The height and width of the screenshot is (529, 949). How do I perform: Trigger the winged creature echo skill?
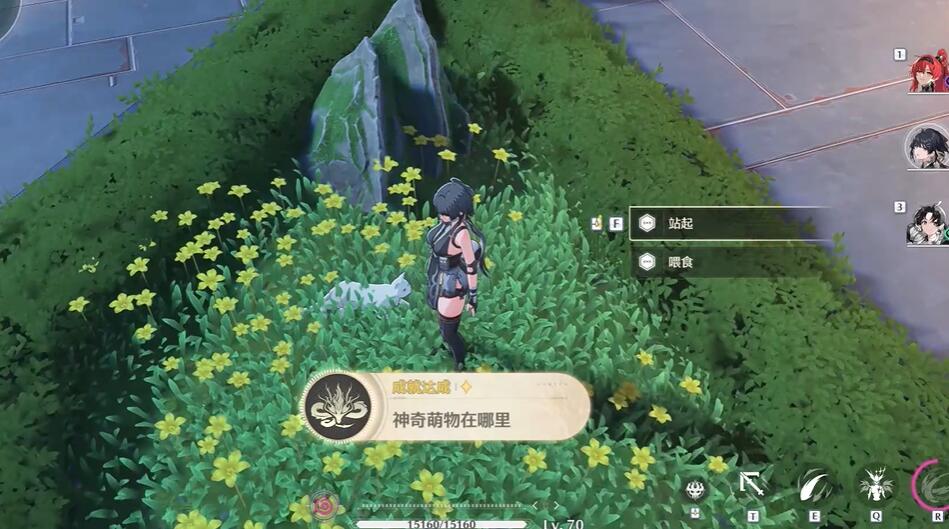876,486
